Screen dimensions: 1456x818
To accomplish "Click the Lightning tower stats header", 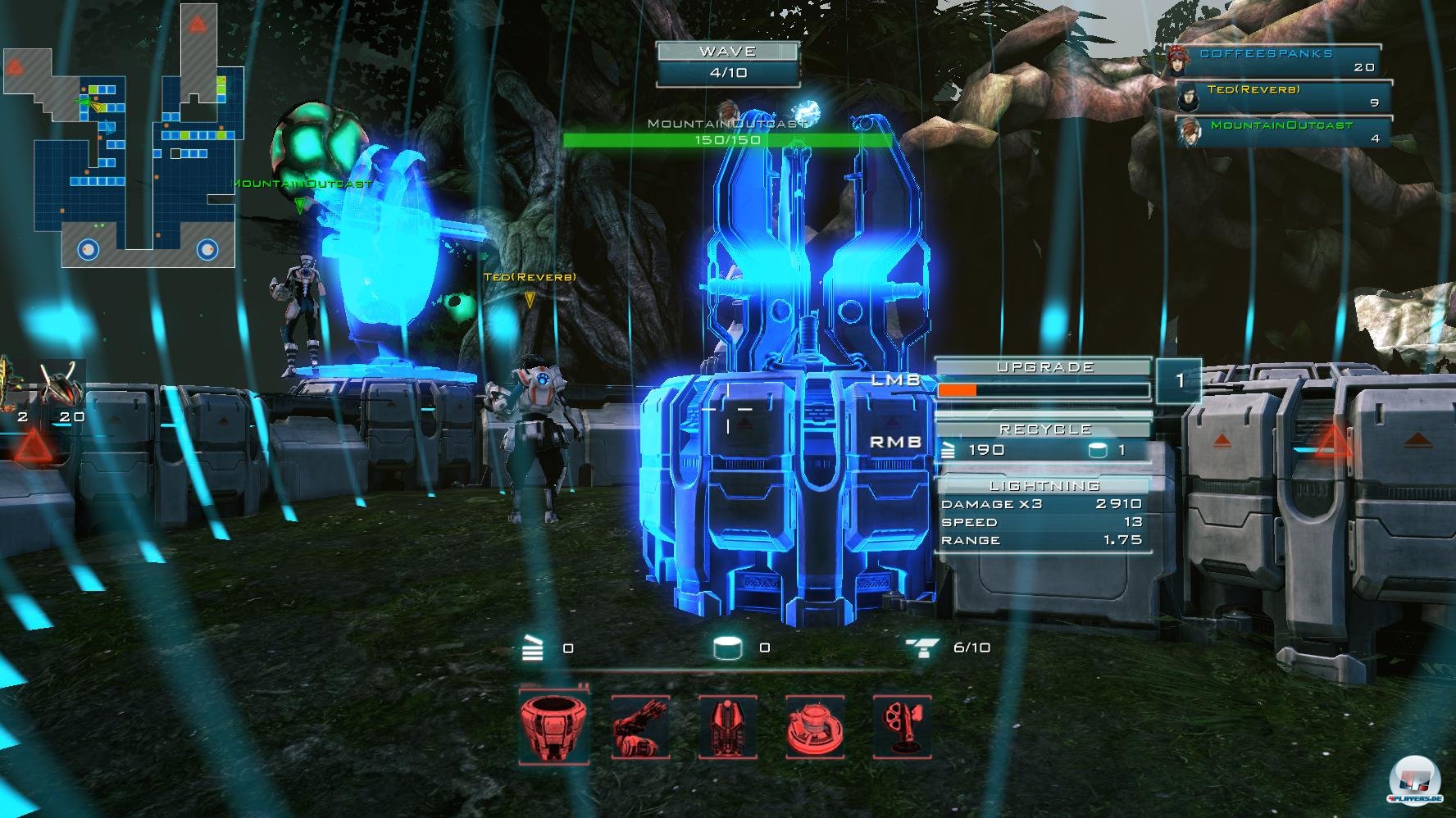I will click(x=1044, y=486).
